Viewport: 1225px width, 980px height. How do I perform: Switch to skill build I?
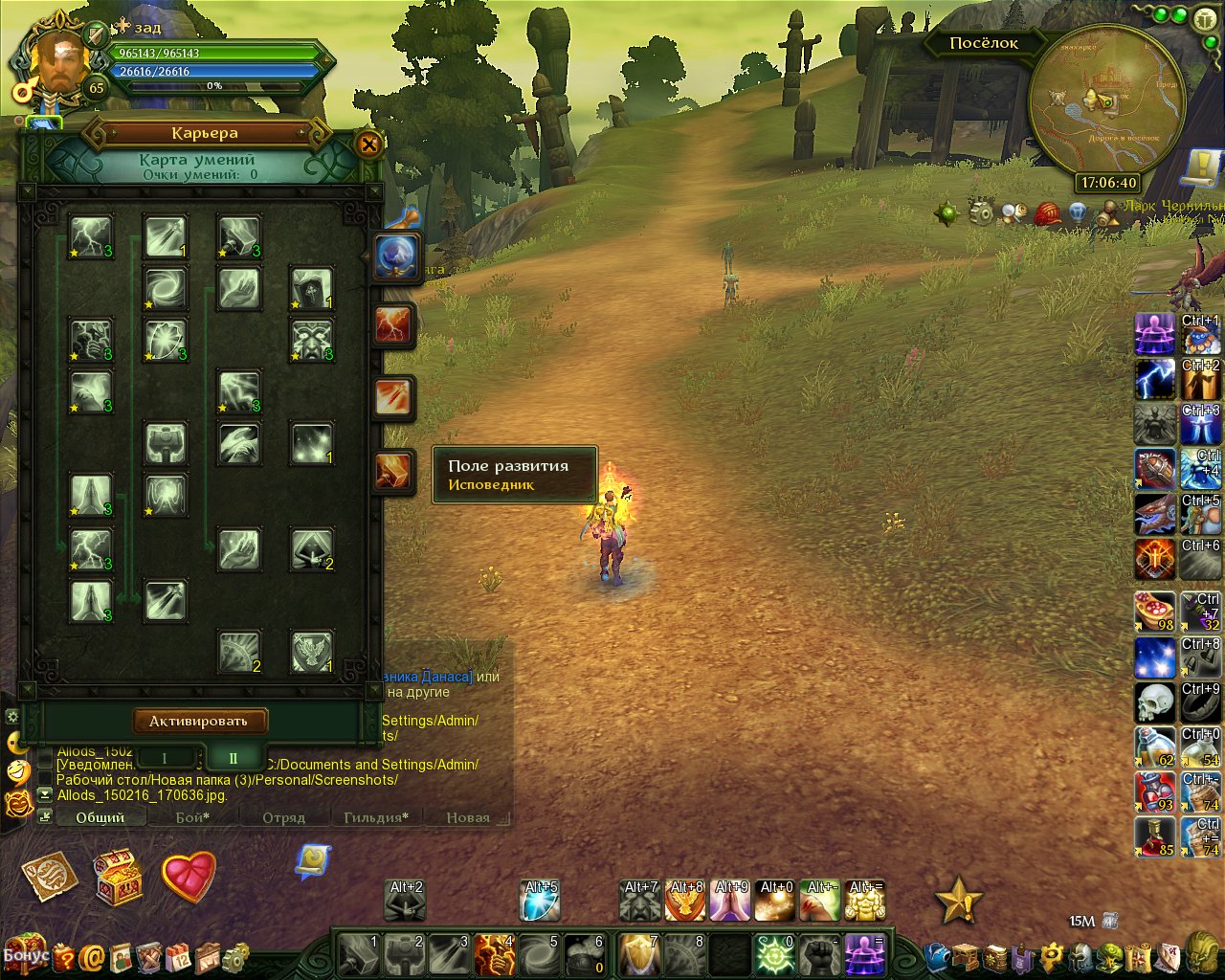click(x=165, y=758)
